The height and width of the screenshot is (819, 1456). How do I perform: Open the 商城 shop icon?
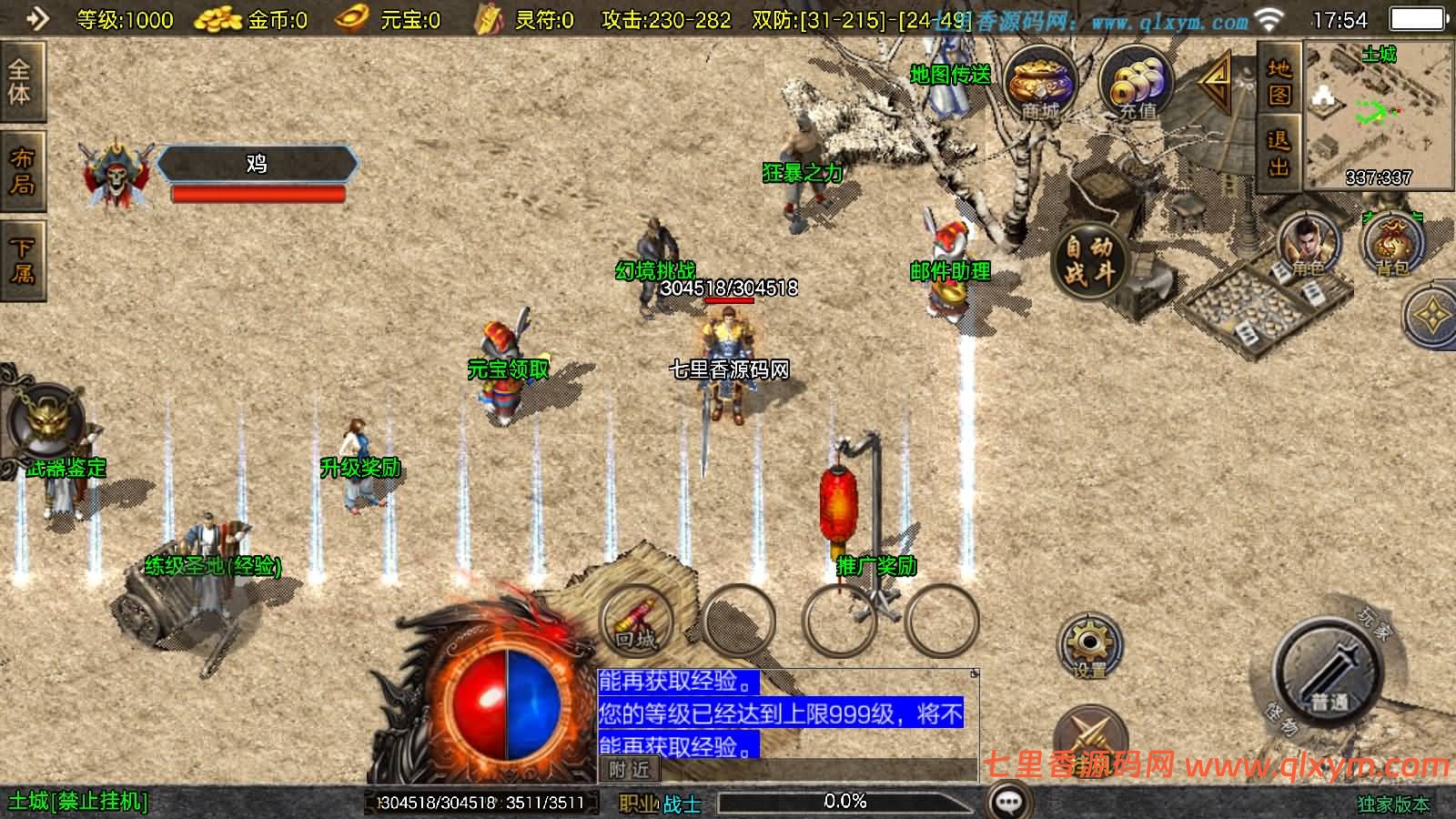pos(1040,84)
